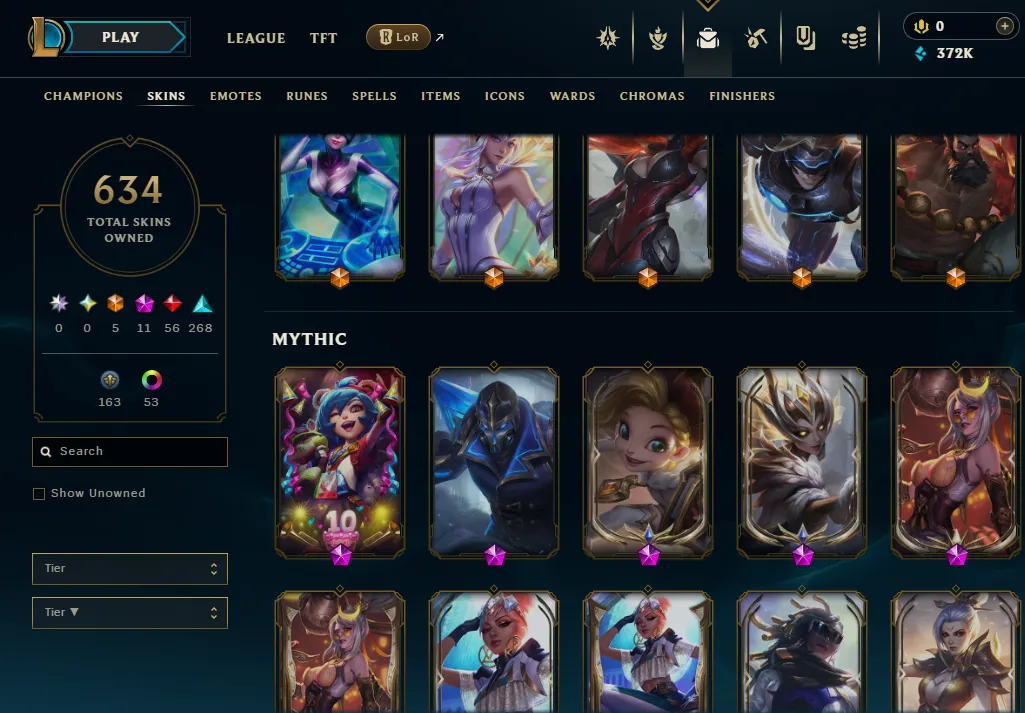View the Spells tab
Image resolution: width=1025 pixels, height=713 pixels.
[x=374, y=96]
